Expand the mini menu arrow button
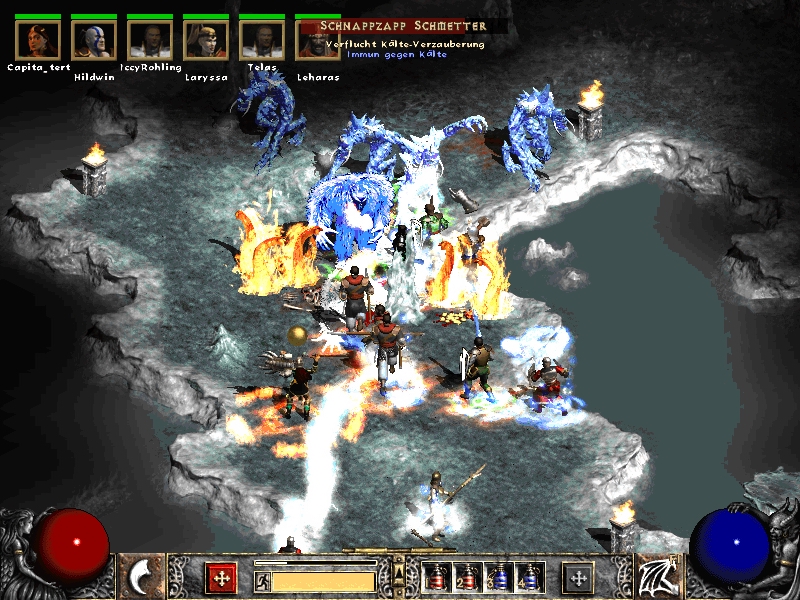Image resolution: width=800 pixels, height=600 pixels. pyautogui.click(x=399, y=572)
